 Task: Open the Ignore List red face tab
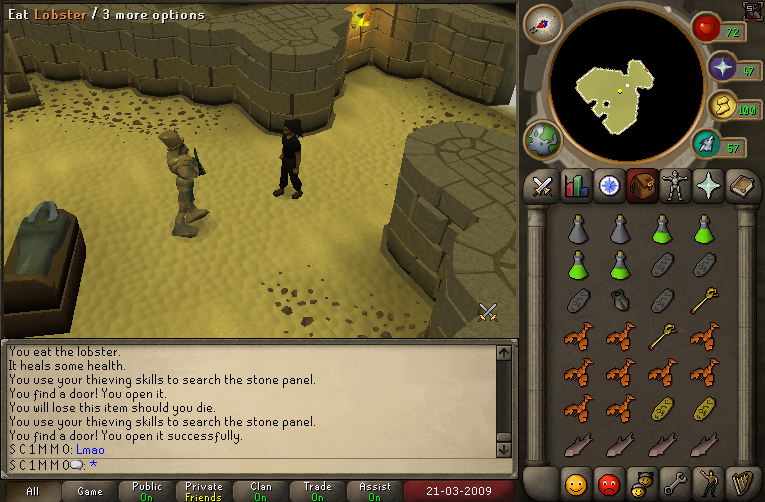click(608, 482)
